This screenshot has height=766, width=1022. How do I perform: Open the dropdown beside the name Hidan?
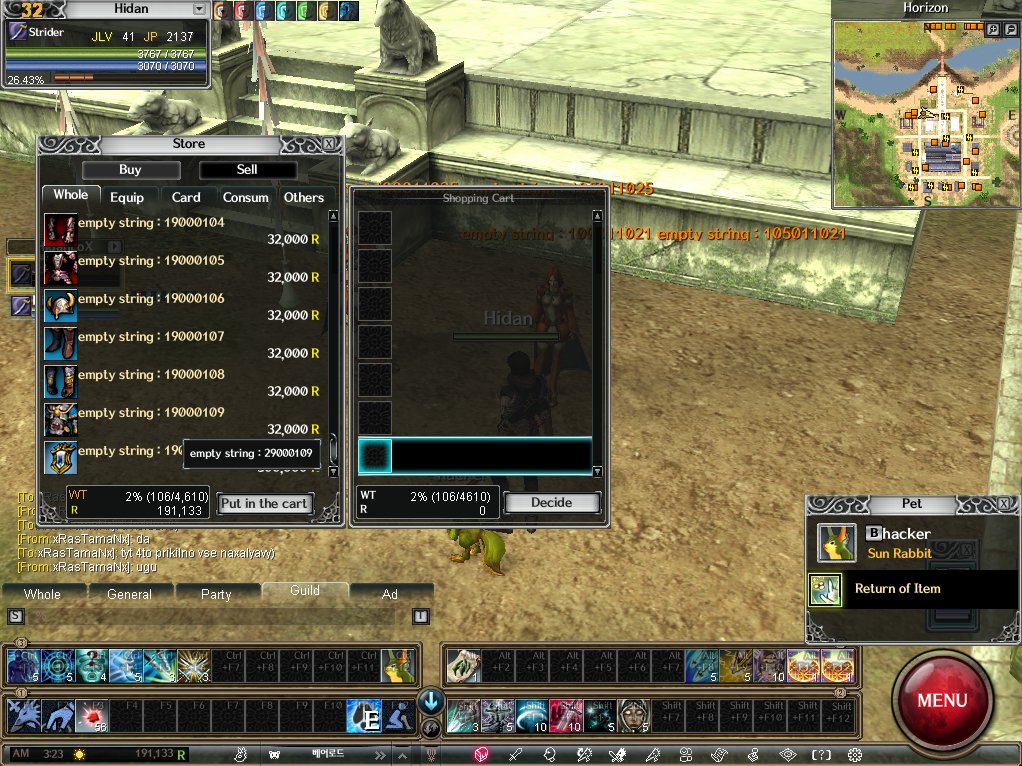click(199, 9)
